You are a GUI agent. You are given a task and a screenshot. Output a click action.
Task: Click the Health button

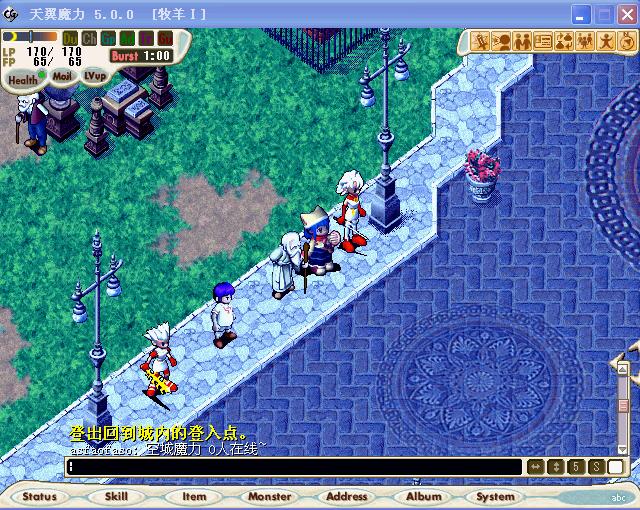[x=22, y=79]
